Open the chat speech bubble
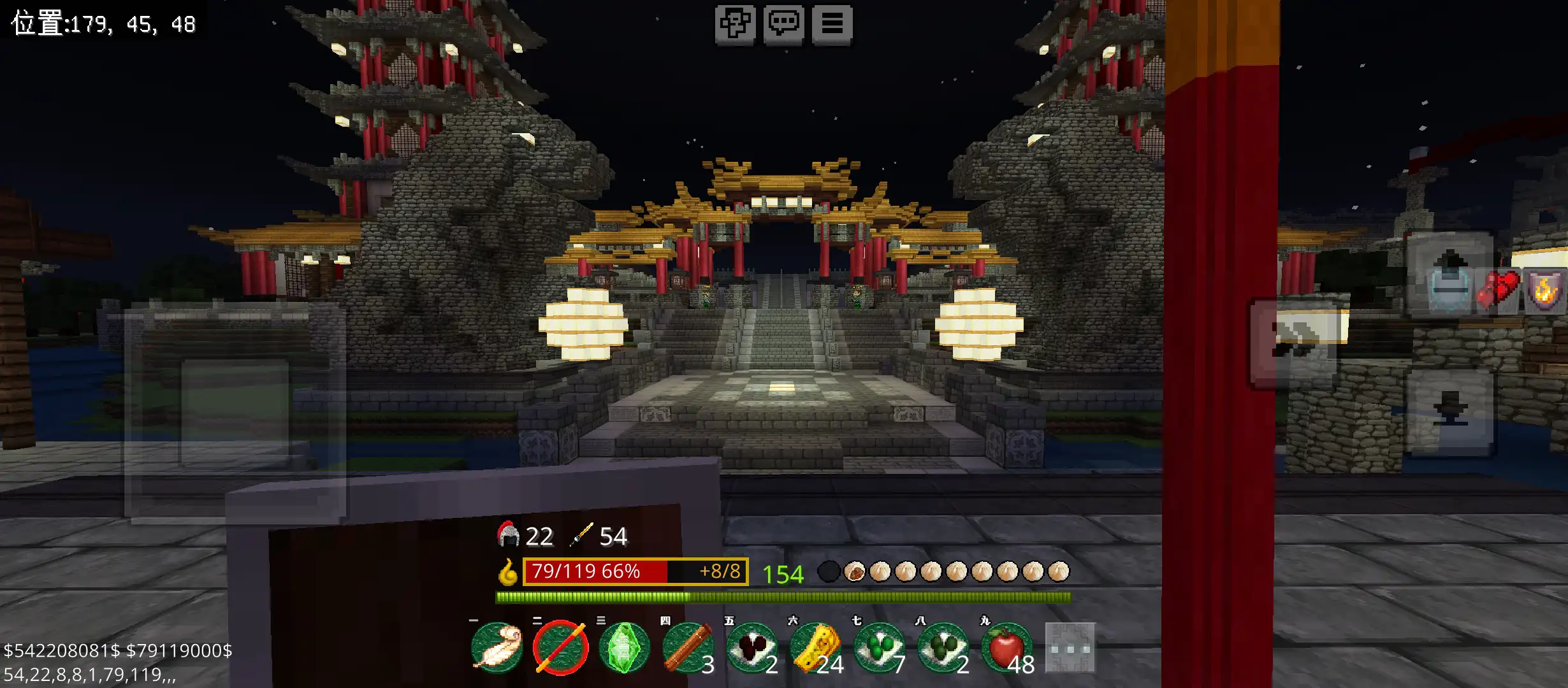This screenshot has width=1568, height=688. pyautogui.click(x=783, y=24)
